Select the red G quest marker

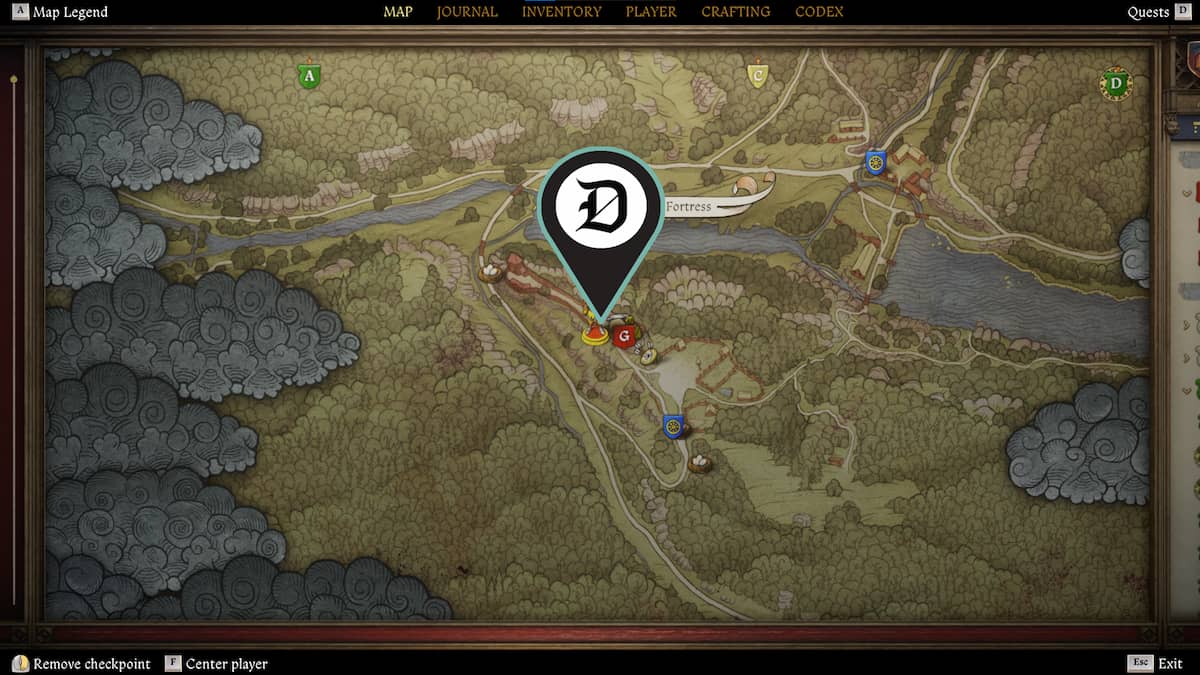[x=626, y=337]
